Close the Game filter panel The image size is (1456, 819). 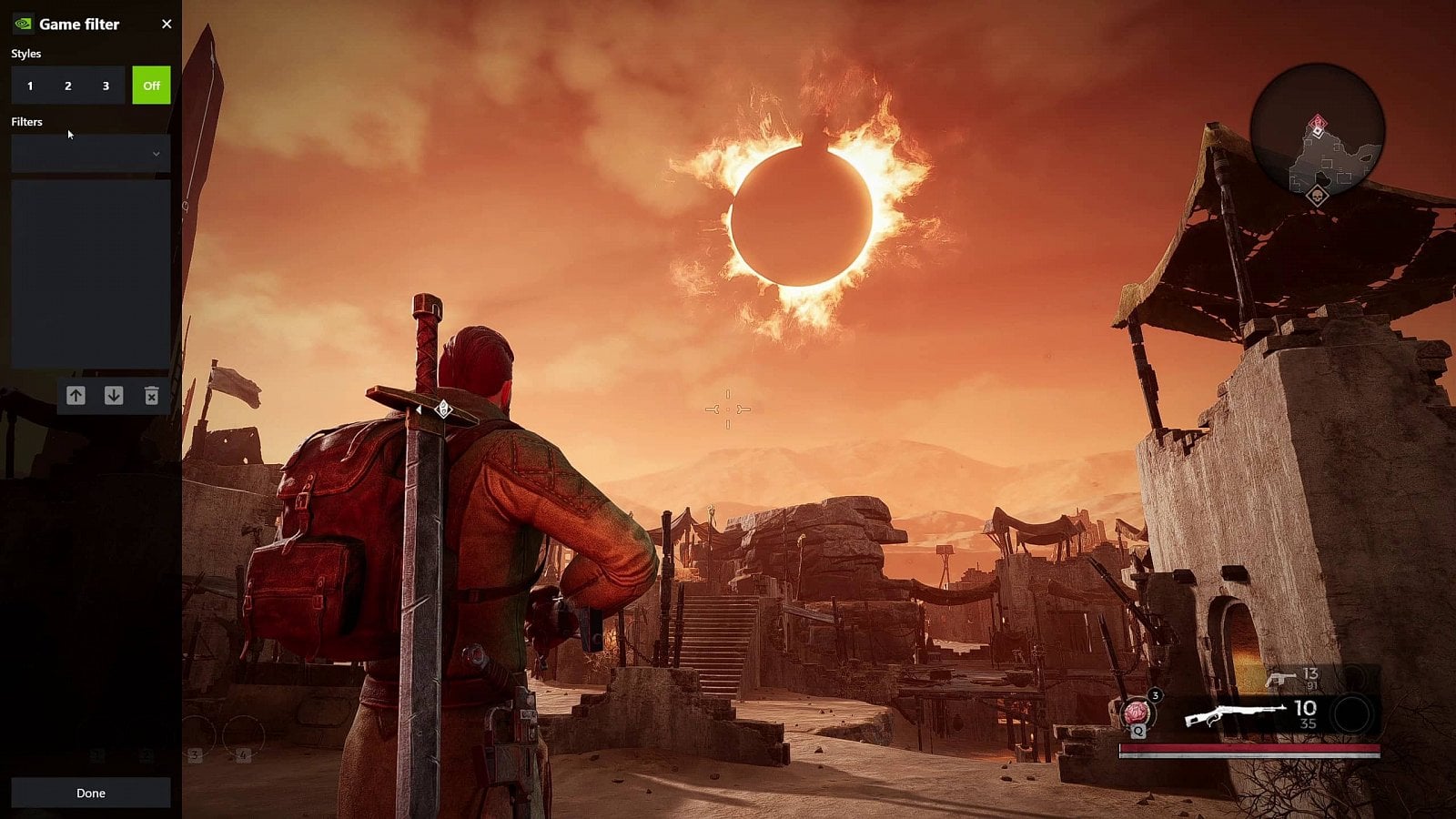167,25
